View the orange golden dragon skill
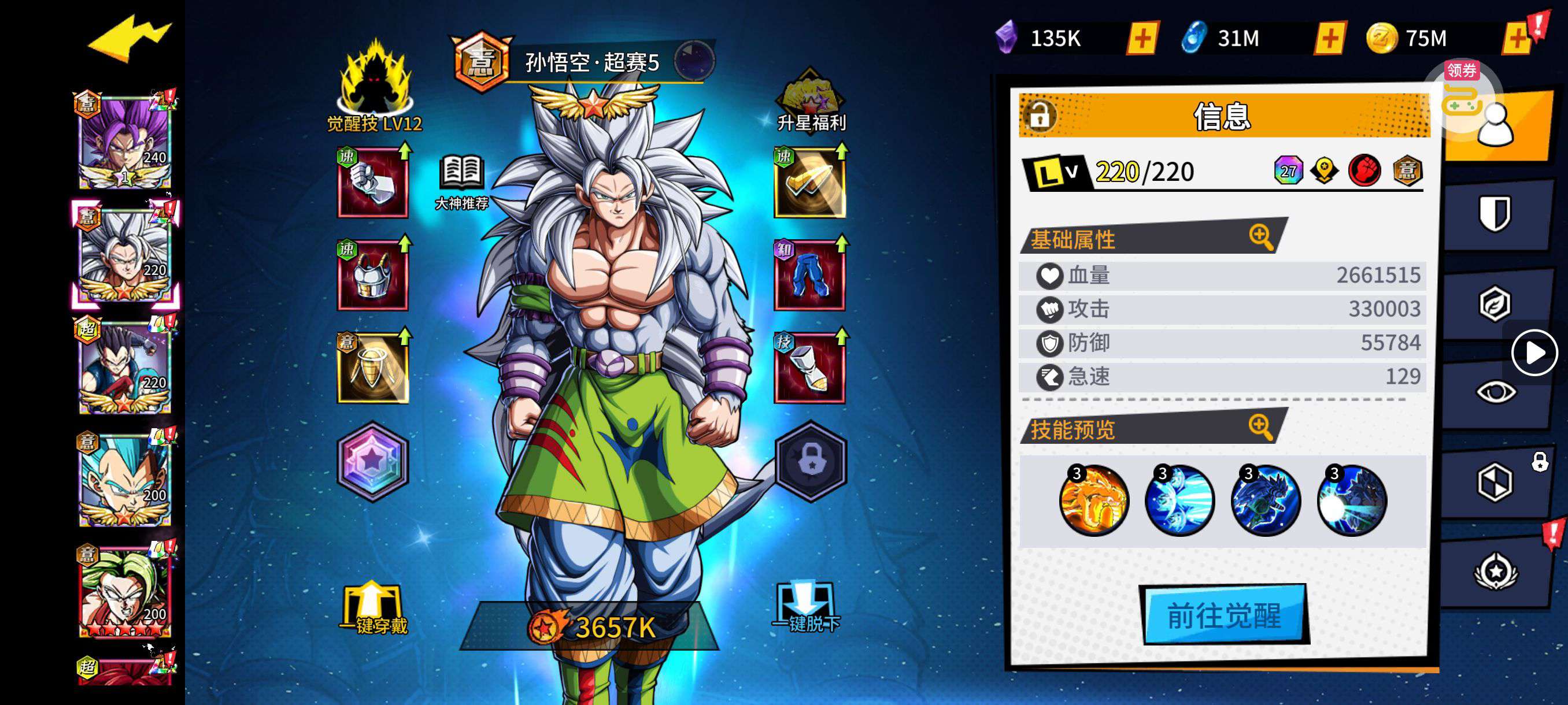 [1093, 500]
